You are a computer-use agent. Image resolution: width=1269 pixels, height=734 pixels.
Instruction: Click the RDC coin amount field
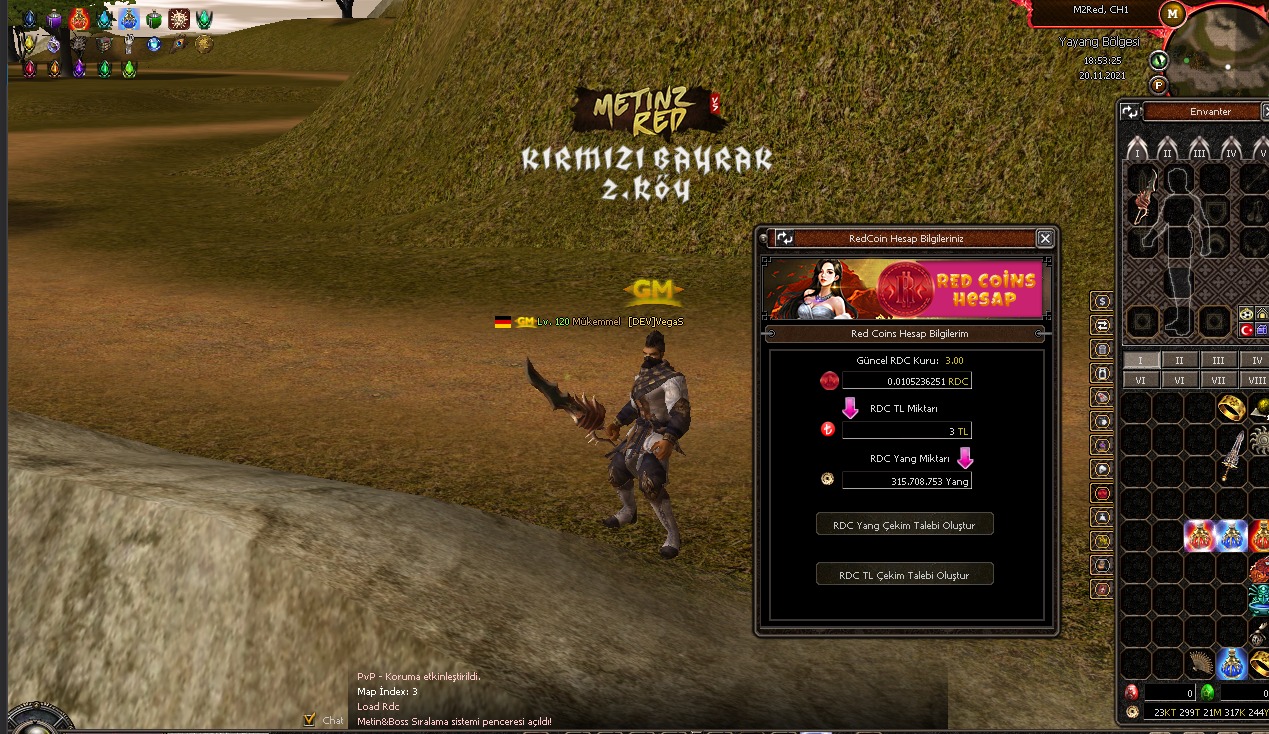906,381
